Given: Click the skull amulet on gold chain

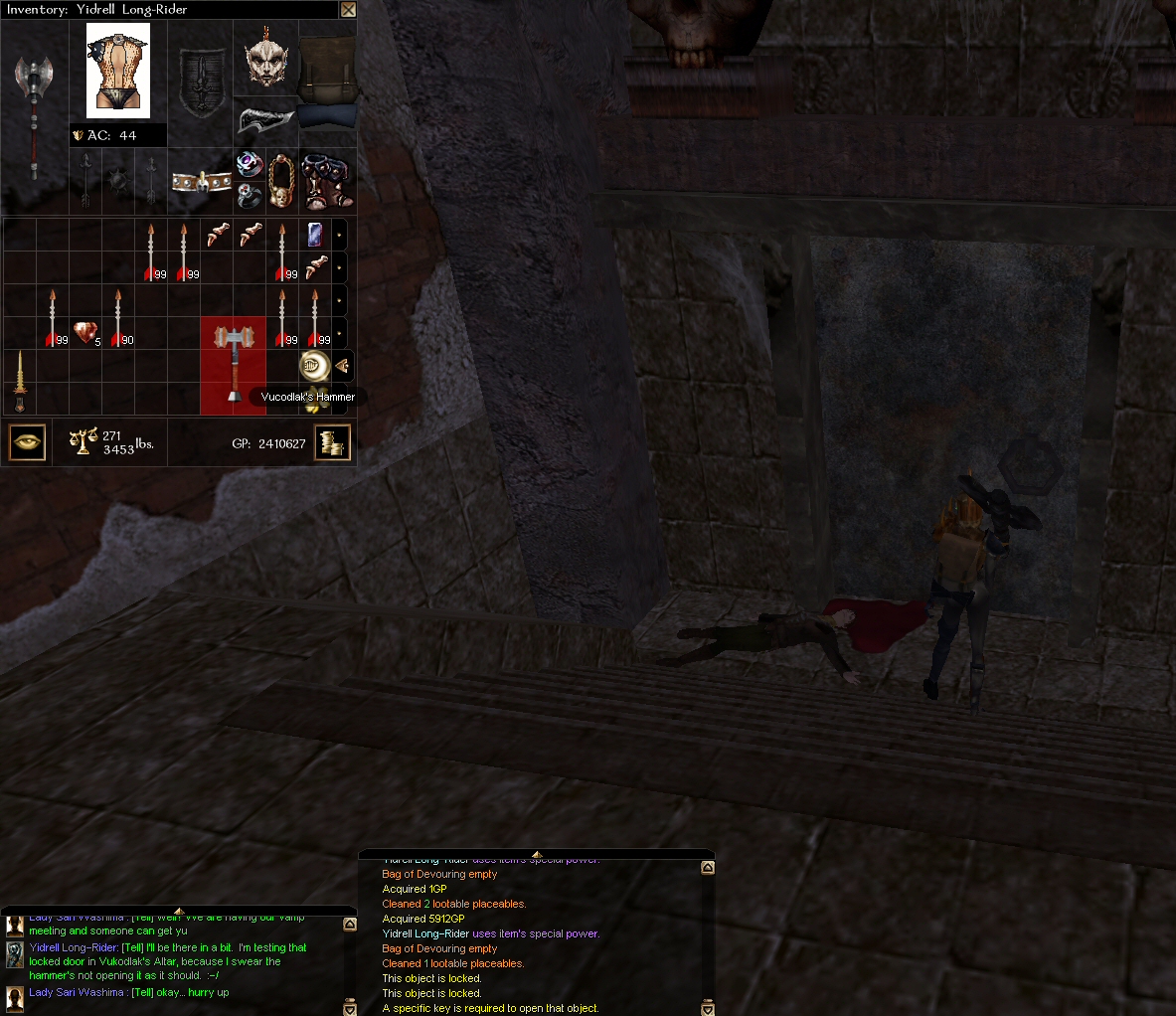Looking at the screenshot, I should (x=282, y=181).
